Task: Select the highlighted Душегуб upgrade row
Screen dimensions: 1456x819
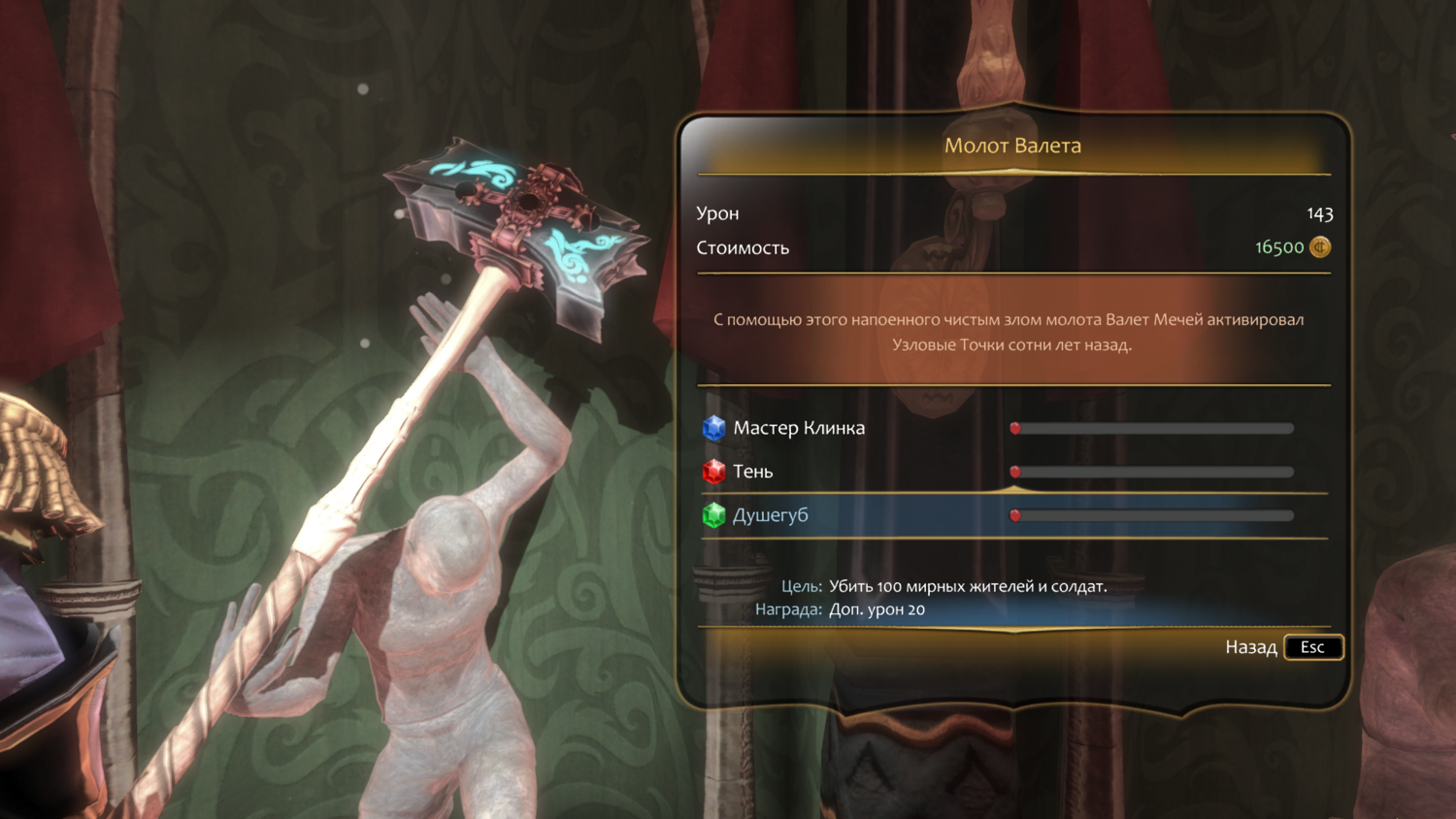Action: [771, 515]
